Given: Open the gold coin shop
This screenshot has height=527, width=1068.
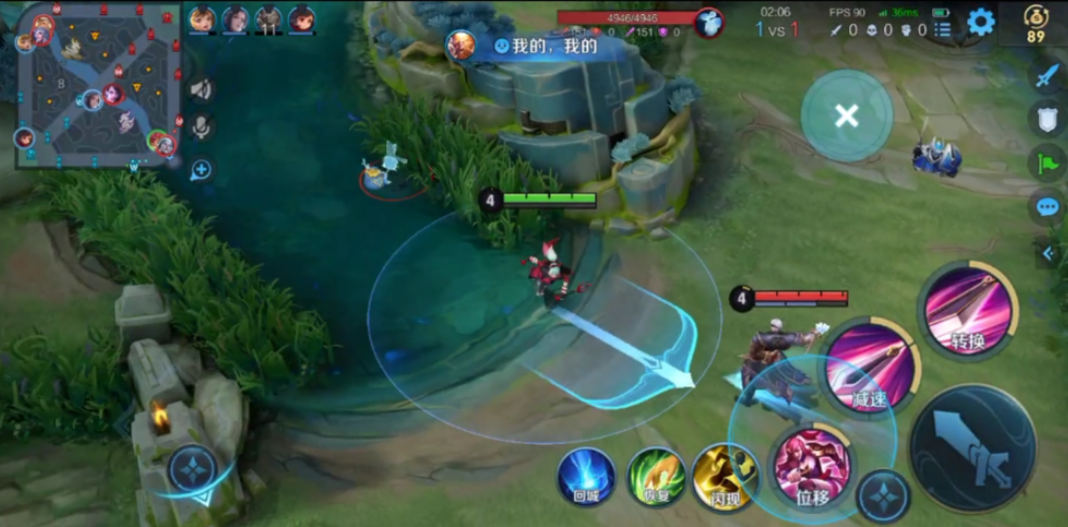Looking at the screenshot, I should pyautogui.click(x=1035, y=22).
